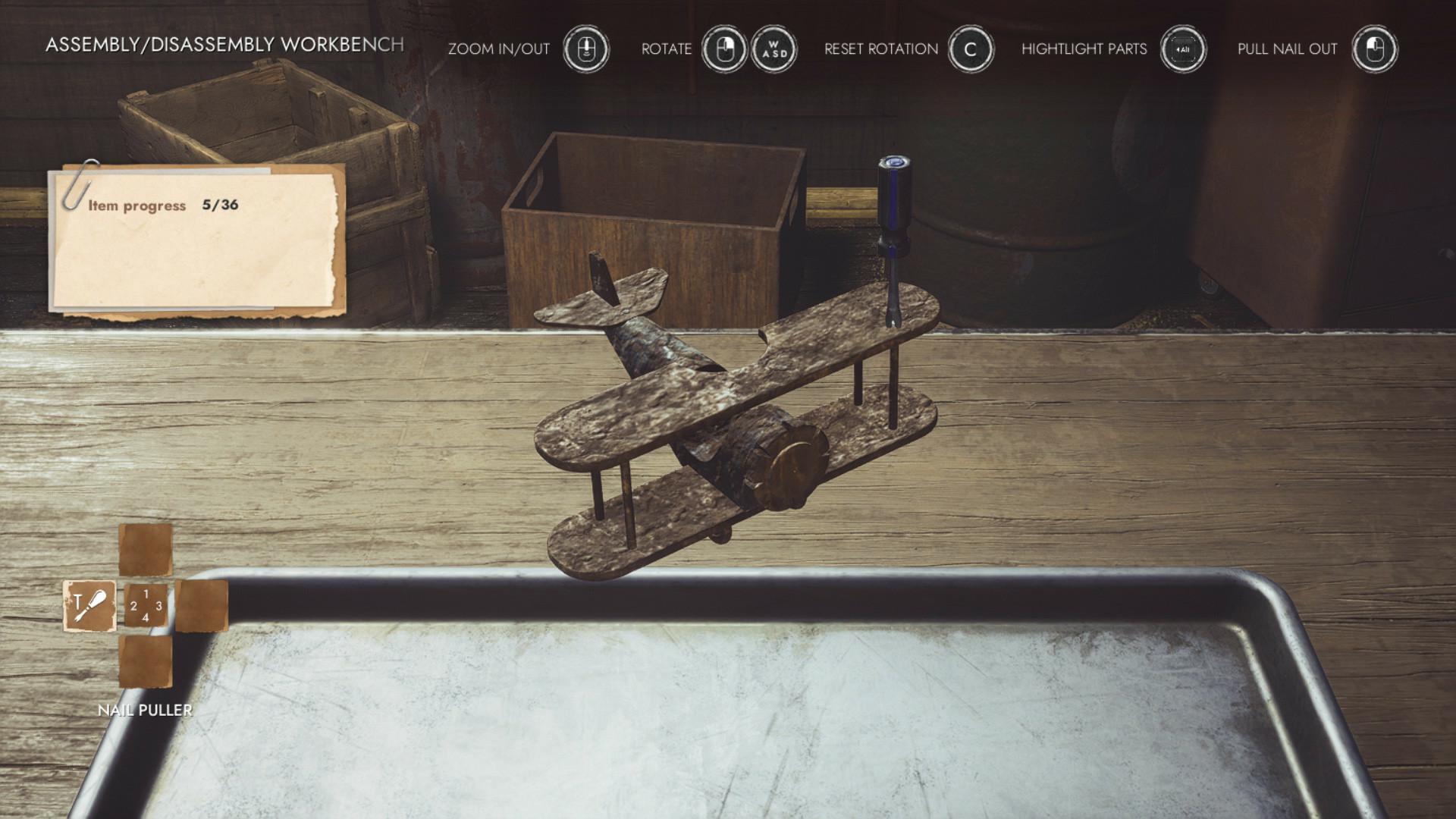Click the numbered 1-2-3-4 slot selector icon
This screenshot has height=819, width=1456.
point(146,606)
